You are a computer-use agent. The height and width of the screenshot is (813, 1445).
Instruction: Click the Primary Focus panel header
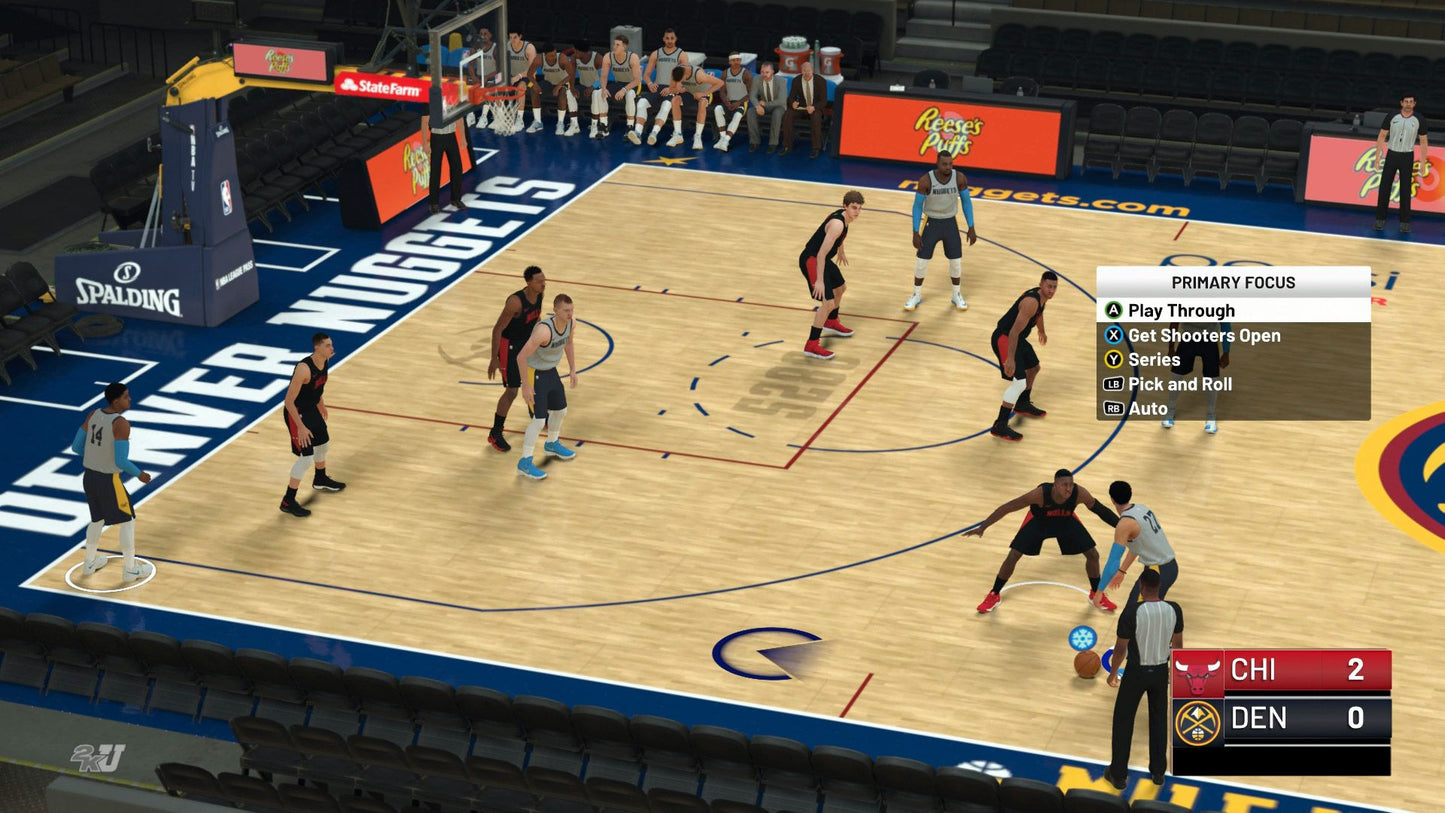[1232, 283]
